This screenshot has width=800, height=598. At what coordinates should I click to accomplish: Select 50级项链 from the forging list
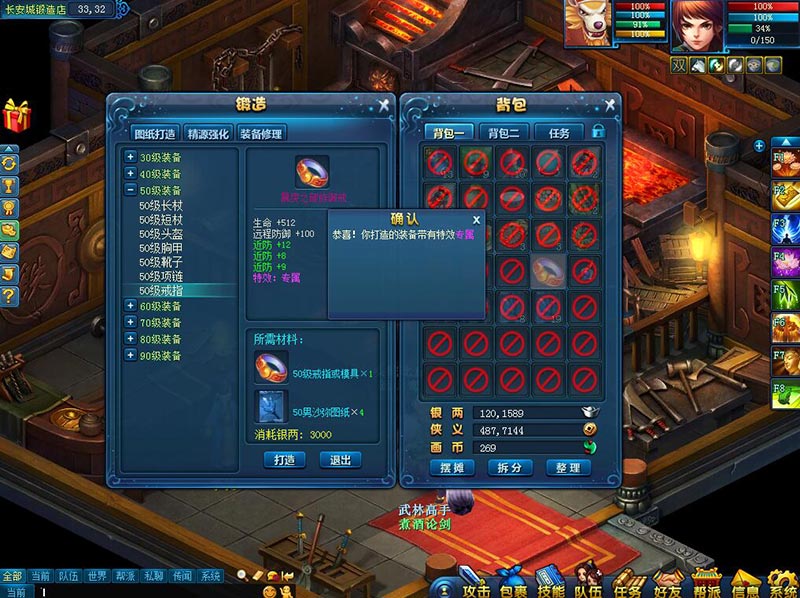[x=160, y=275]
